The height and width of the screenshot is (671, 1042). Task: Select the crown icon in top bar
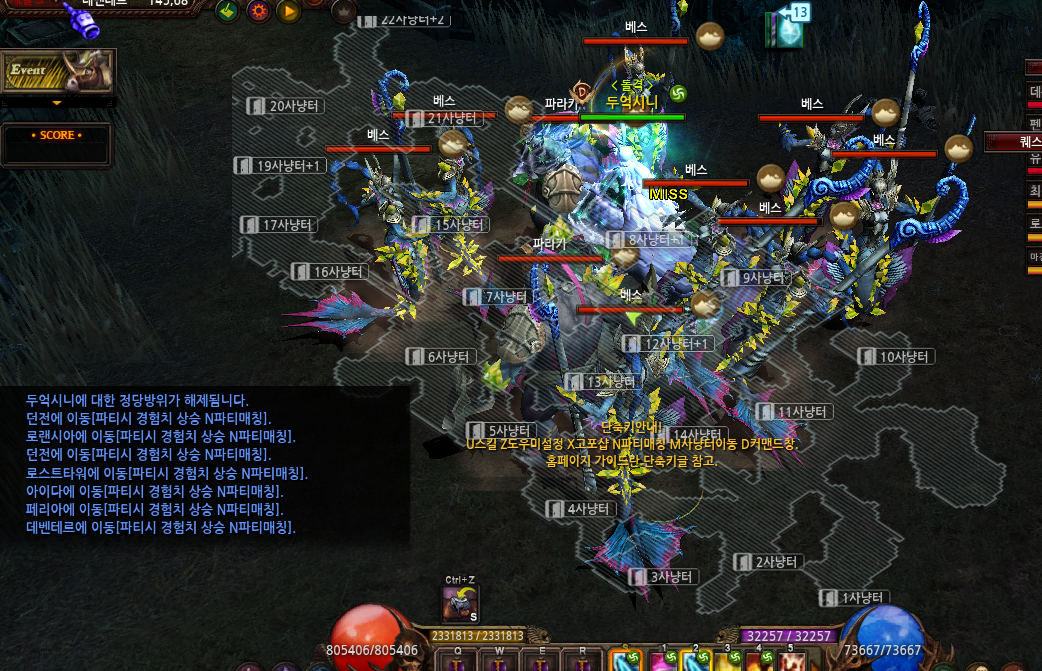click(x=344, y=12)
